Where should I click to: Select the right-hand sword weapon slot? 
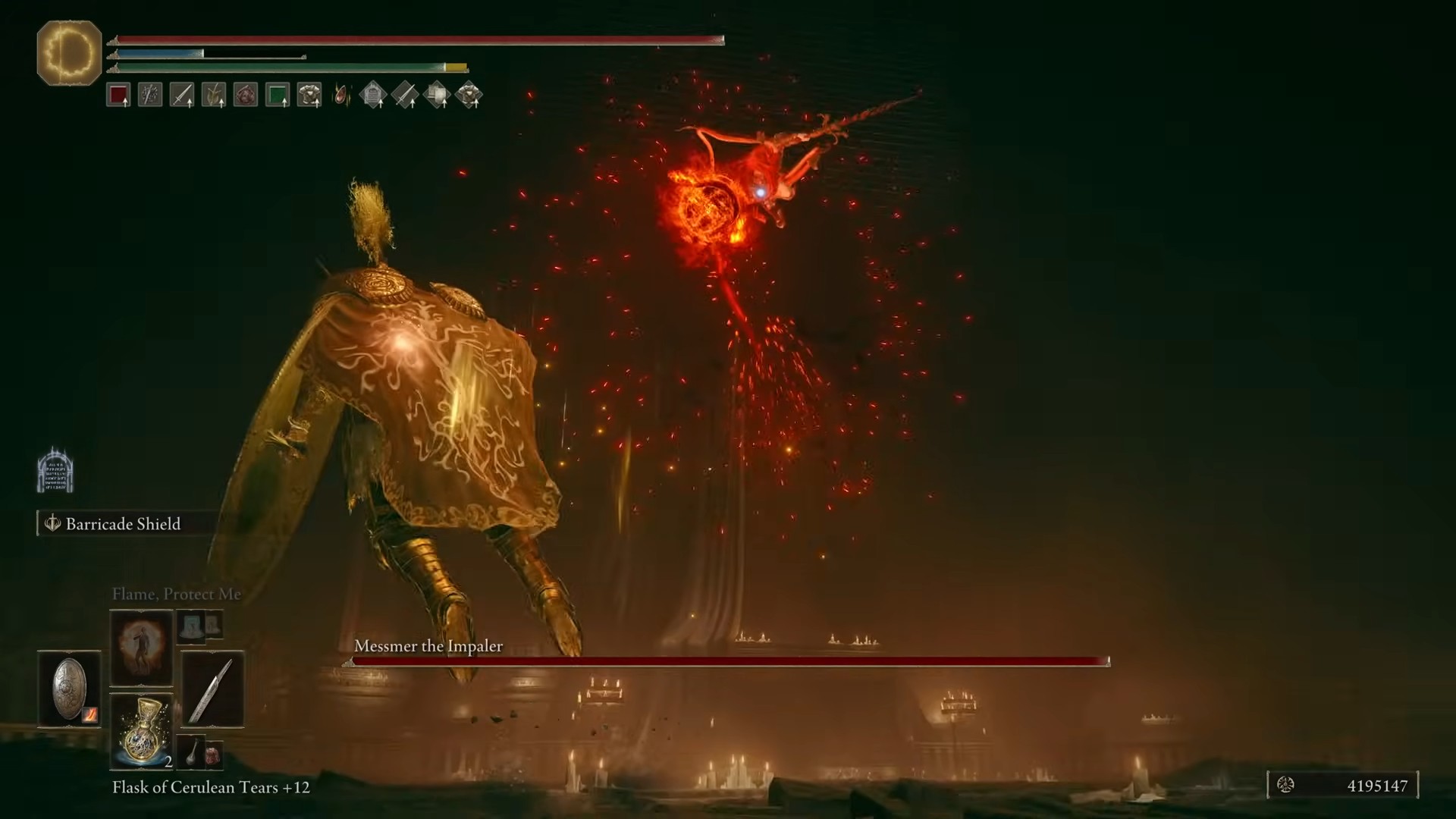click(212, 689)
